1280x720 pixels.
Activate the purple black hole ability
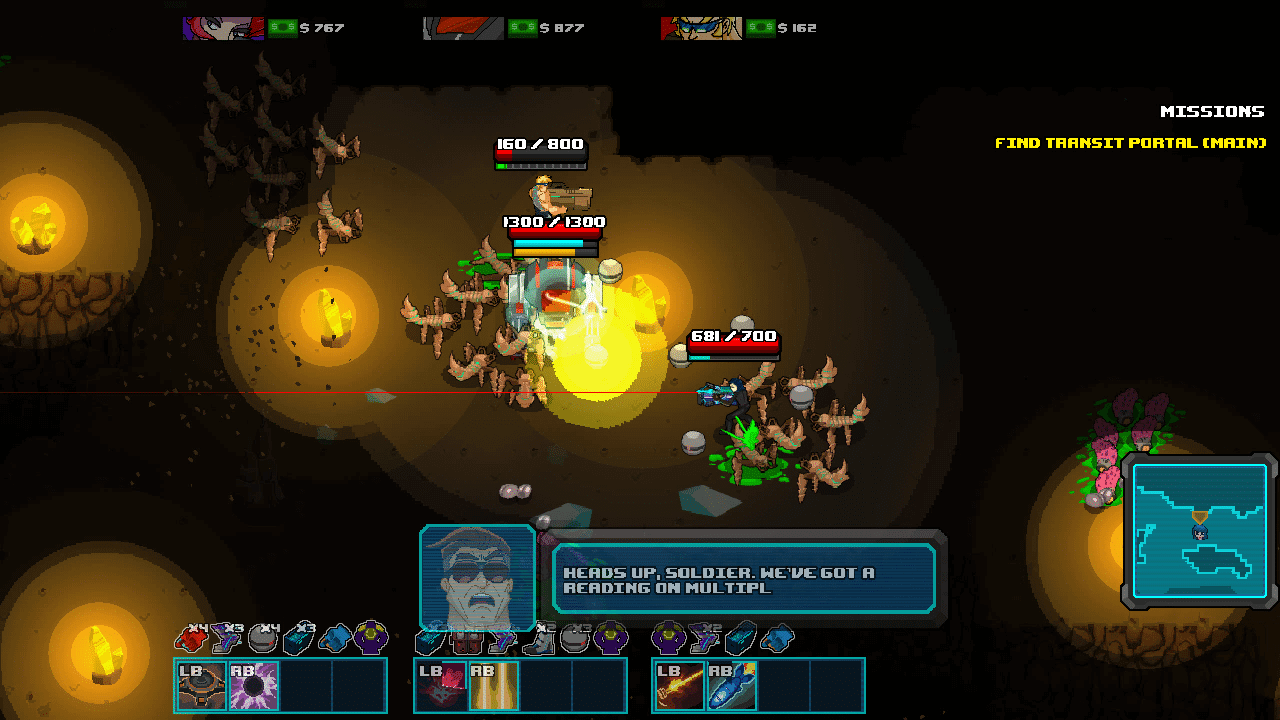(x=254, y=686)
